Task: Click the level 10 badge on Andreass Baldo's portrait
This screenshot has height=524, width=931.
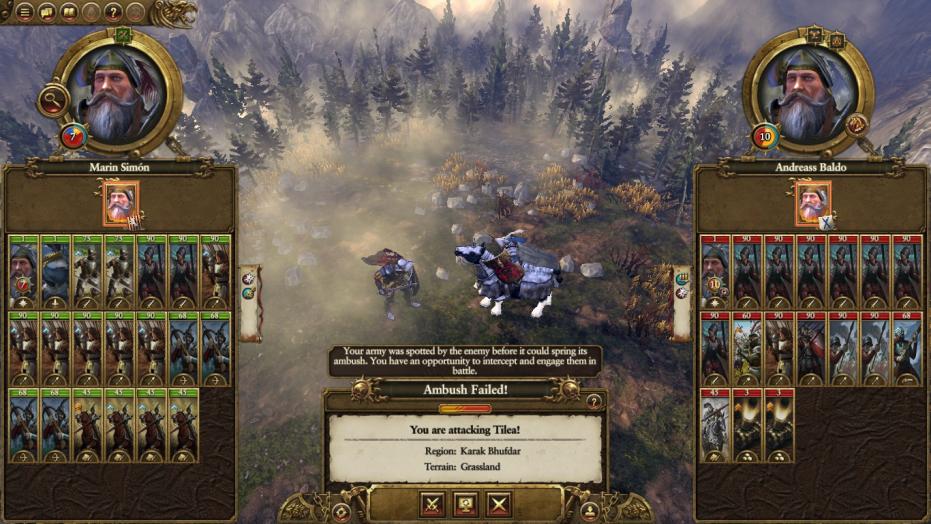Action: click(765, 135)
